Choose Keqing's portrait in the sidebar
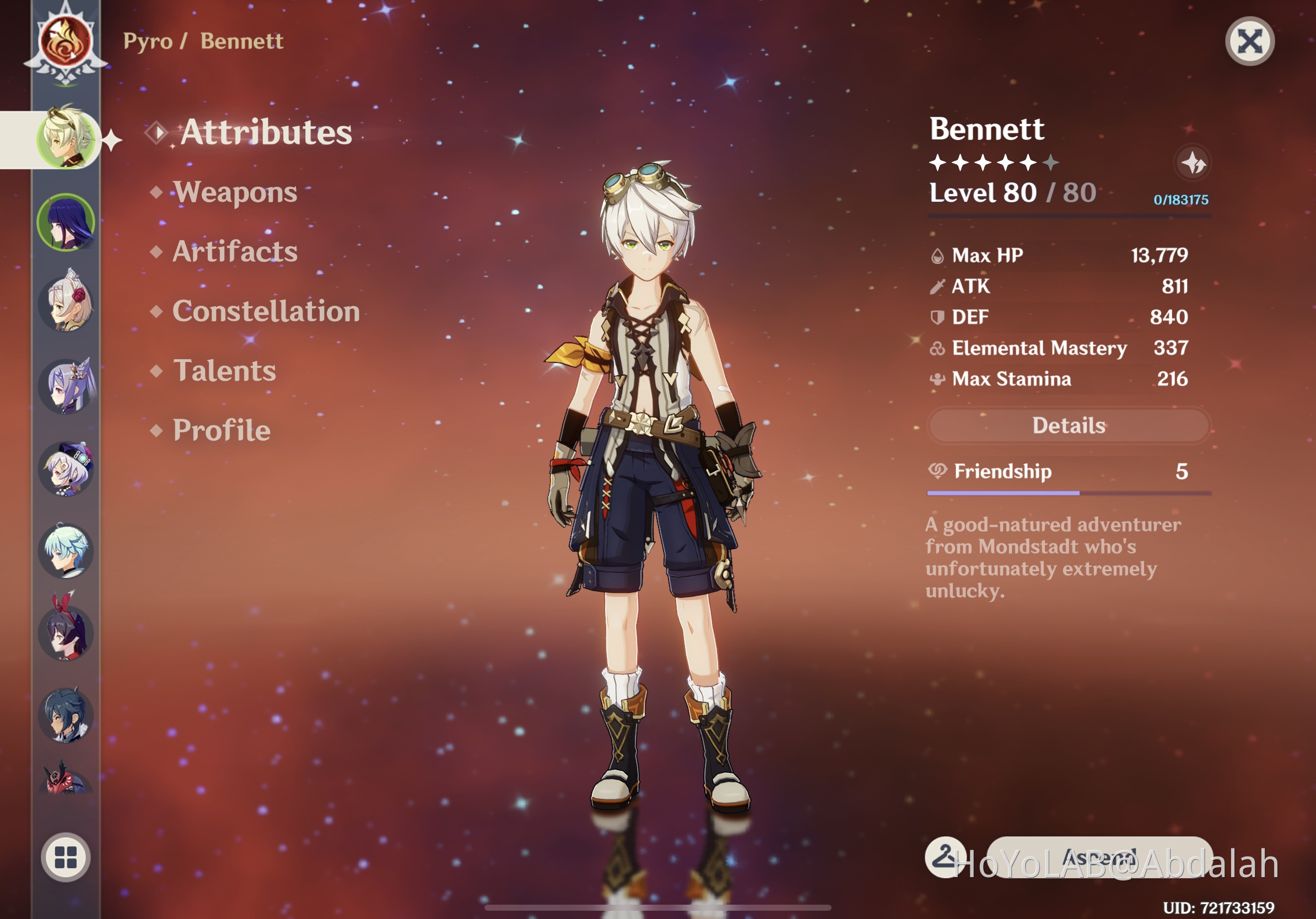 coord(66,386)
